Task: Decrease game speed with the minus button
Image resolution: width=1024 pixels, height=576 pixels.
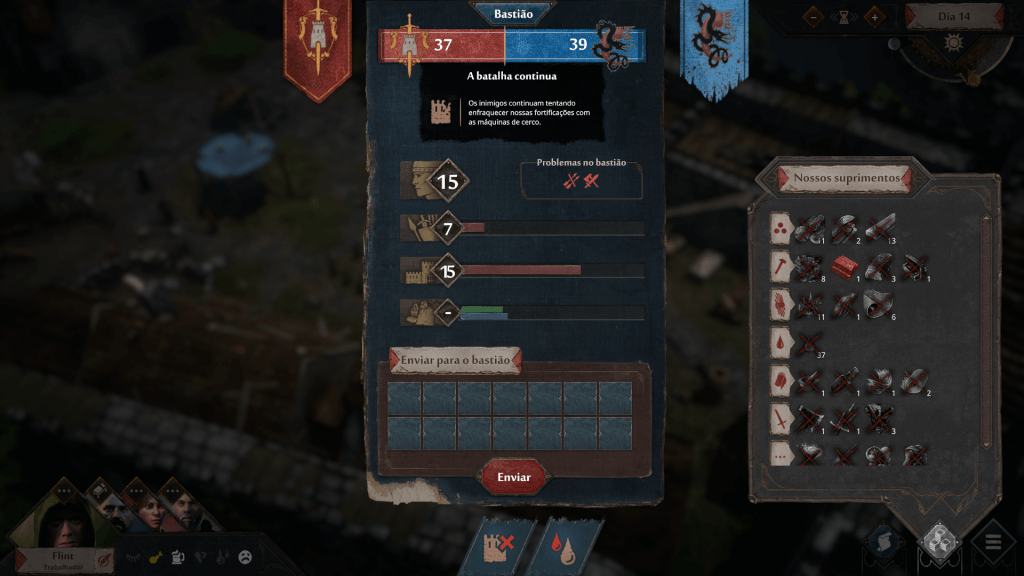Action: pos(815,16)
